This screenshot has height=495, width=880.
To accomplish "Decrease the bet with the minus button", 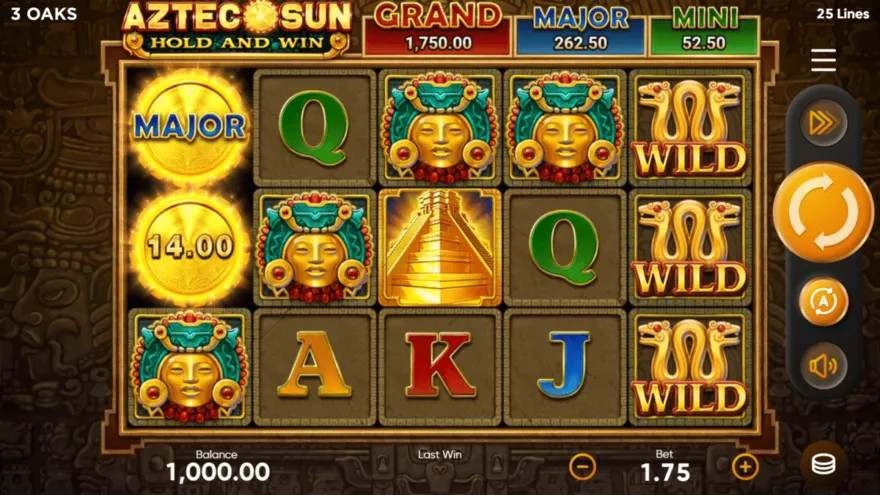I will tap(582, 466).
